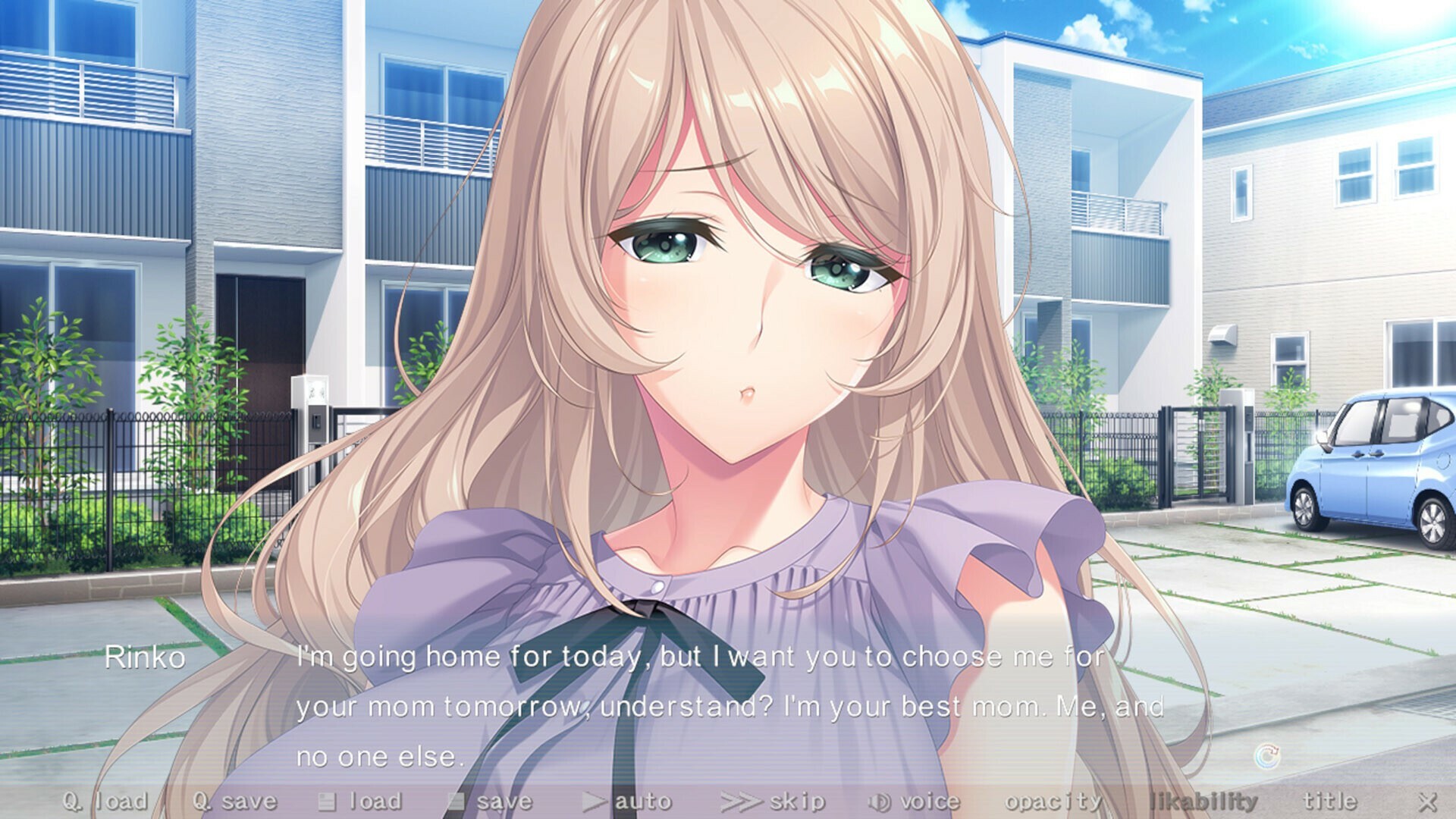This screenshot has height=819, width=1456.
Task: Select title to return to title screen
Action: coord(1331,800)
